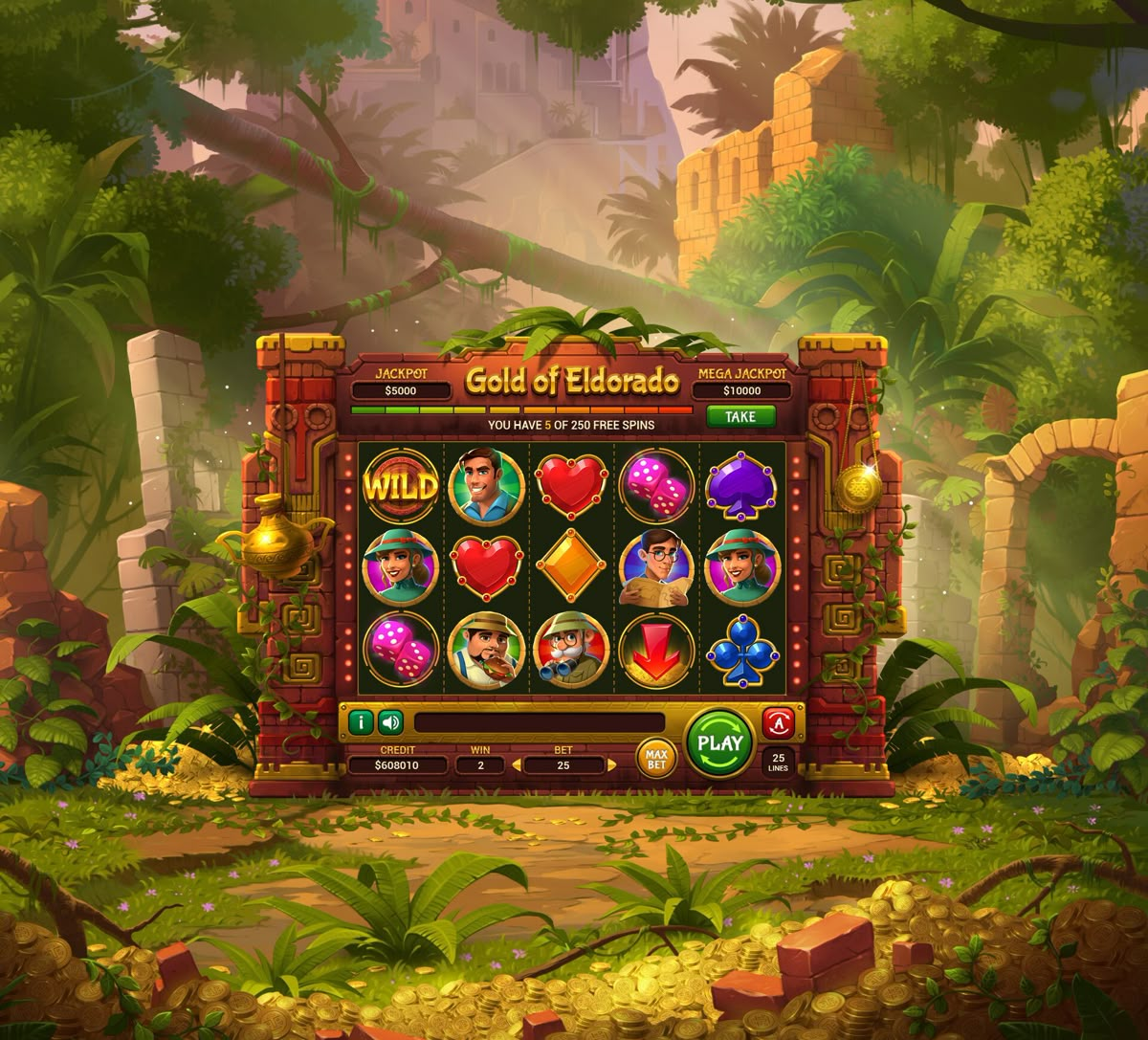Increase bet with the right arrow
Image resolution: width=1148 pixels, height=1040 pixels.
[610, 764]
